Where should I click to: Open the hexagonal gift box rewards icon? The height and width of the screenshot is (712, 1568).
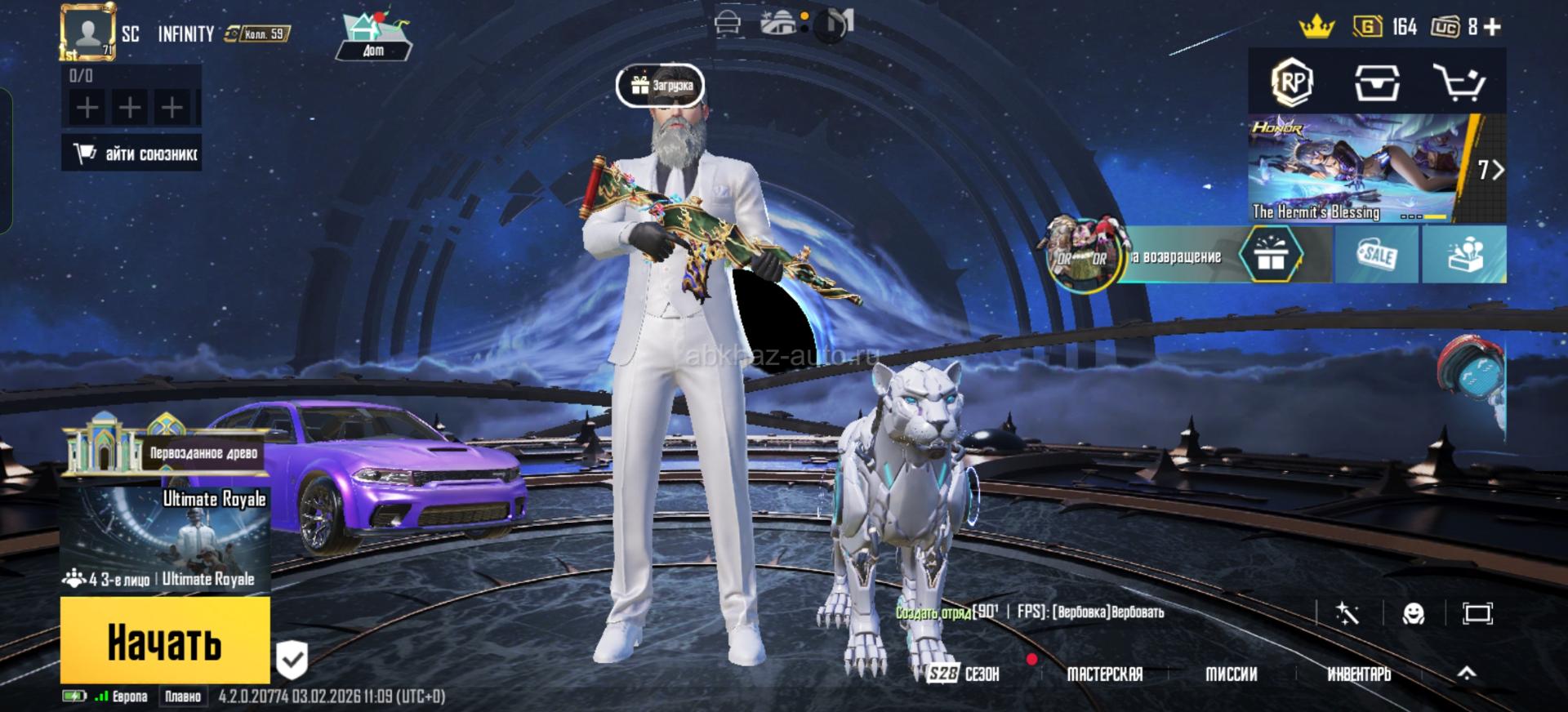(1270, 256)
